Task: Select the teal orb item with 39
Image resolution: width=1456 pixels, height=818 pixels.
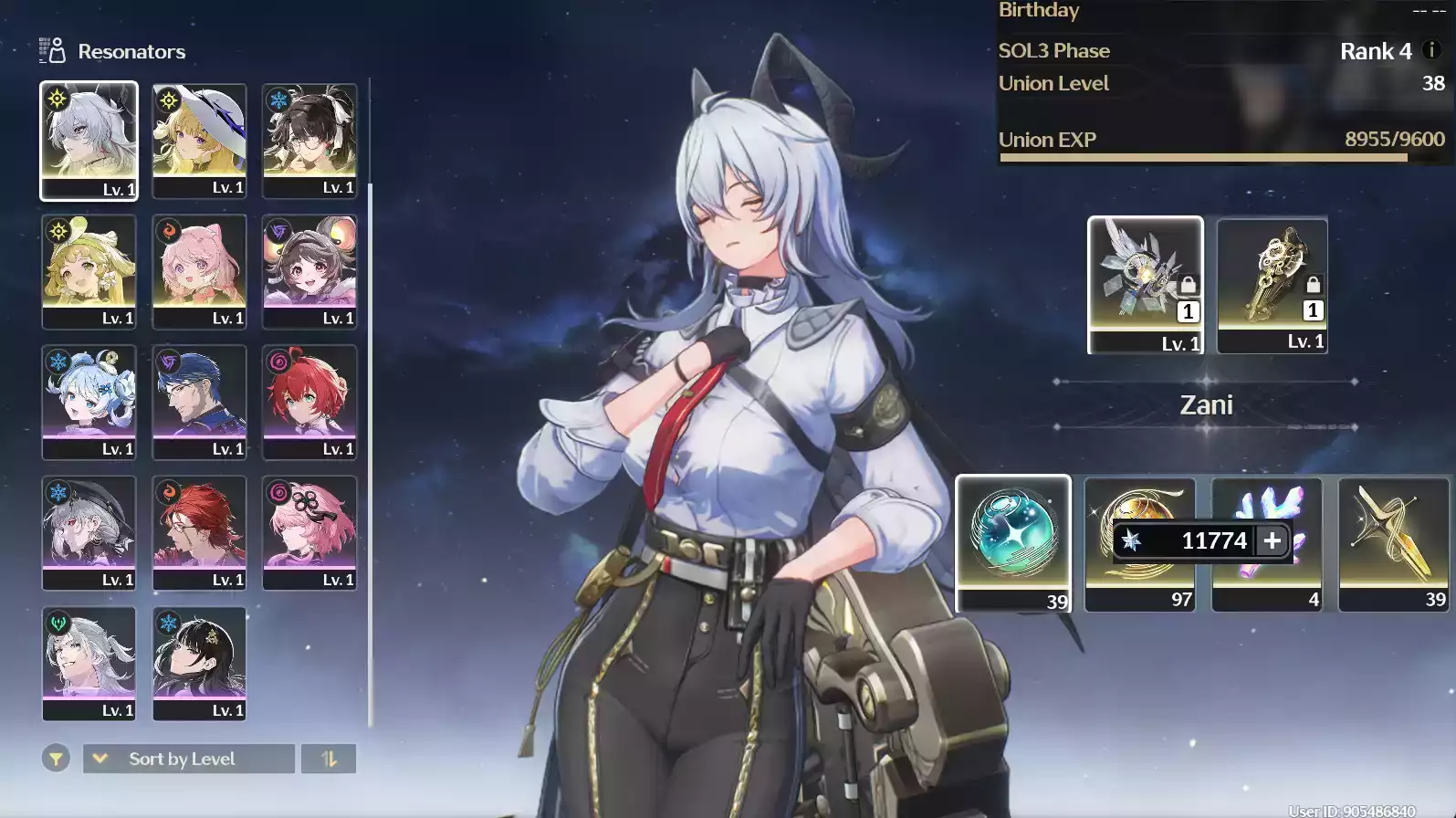Action: click(x=1012, y=542)
